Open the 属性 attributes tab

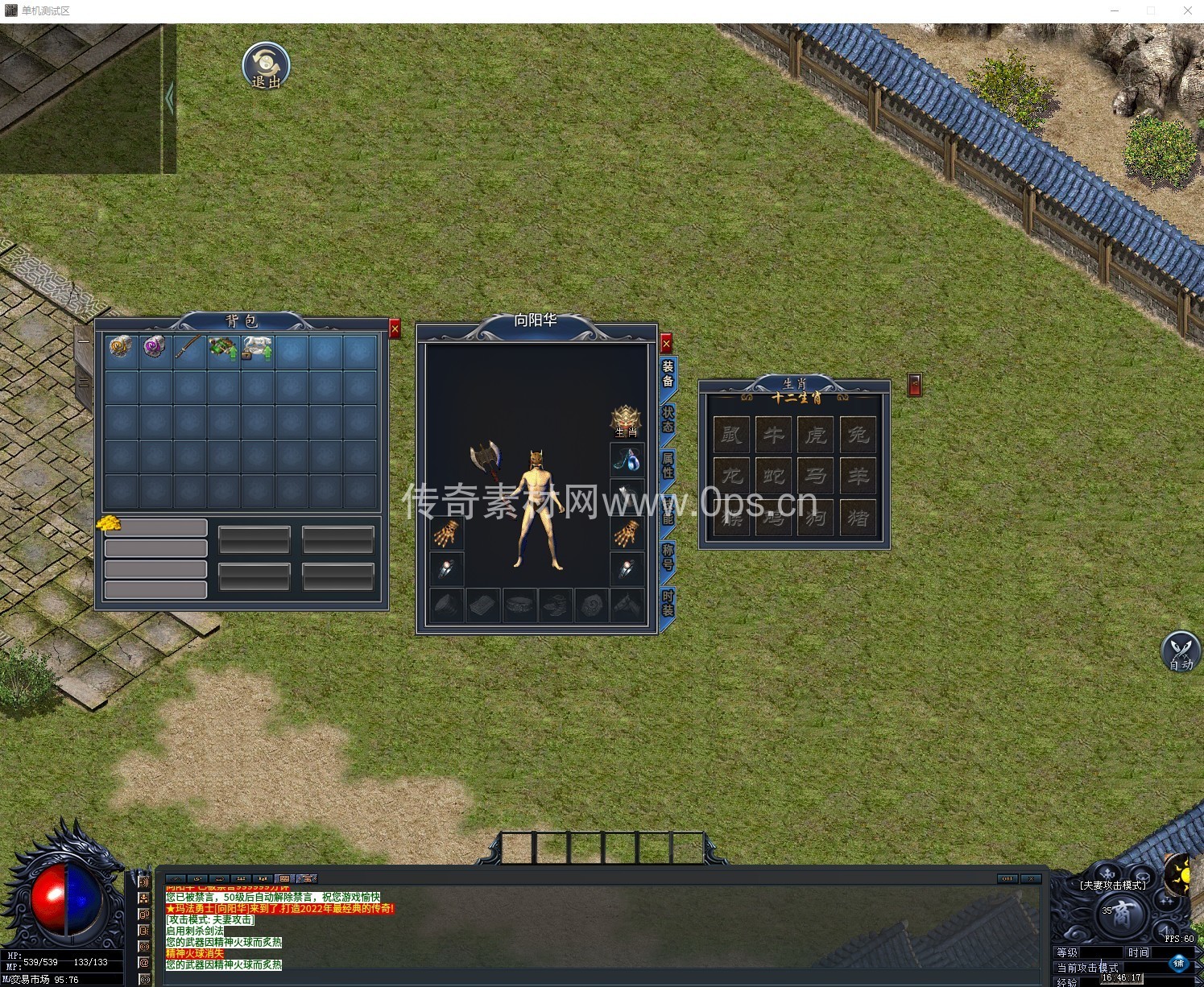(668, 465)
